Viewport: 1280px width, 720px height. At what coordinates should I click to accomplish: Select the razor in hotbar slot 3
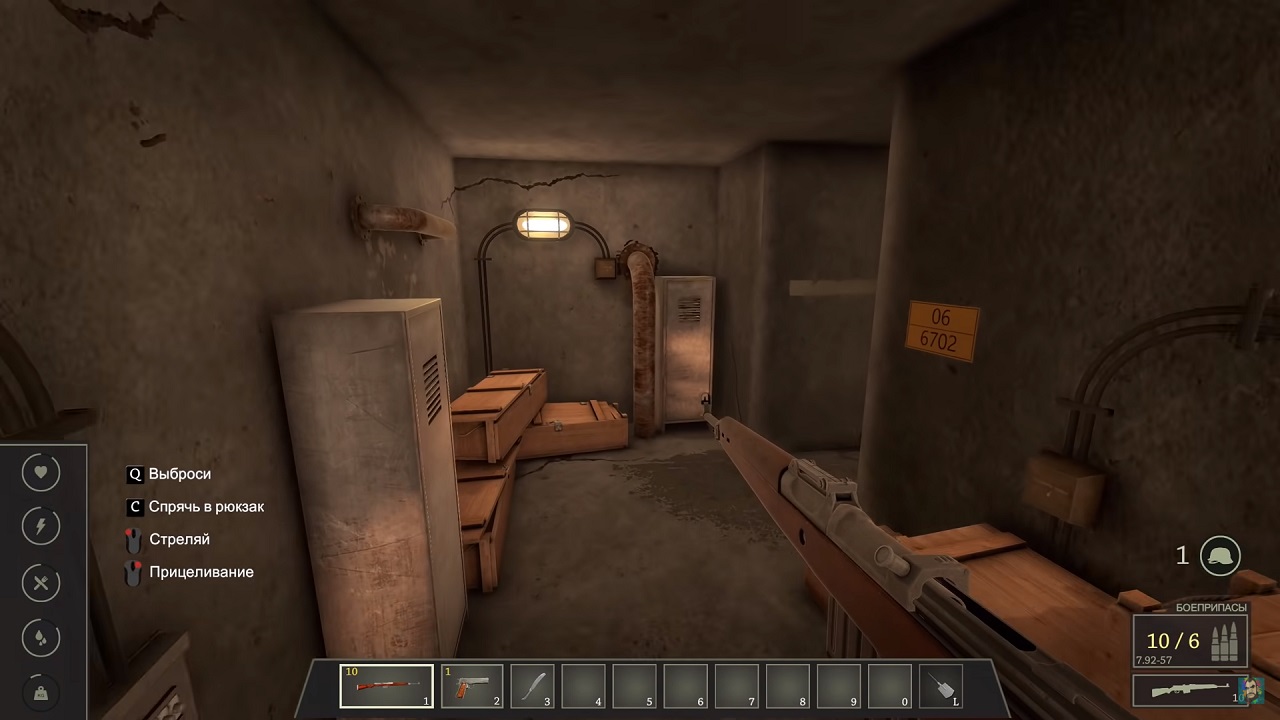(x=535, y=686)
